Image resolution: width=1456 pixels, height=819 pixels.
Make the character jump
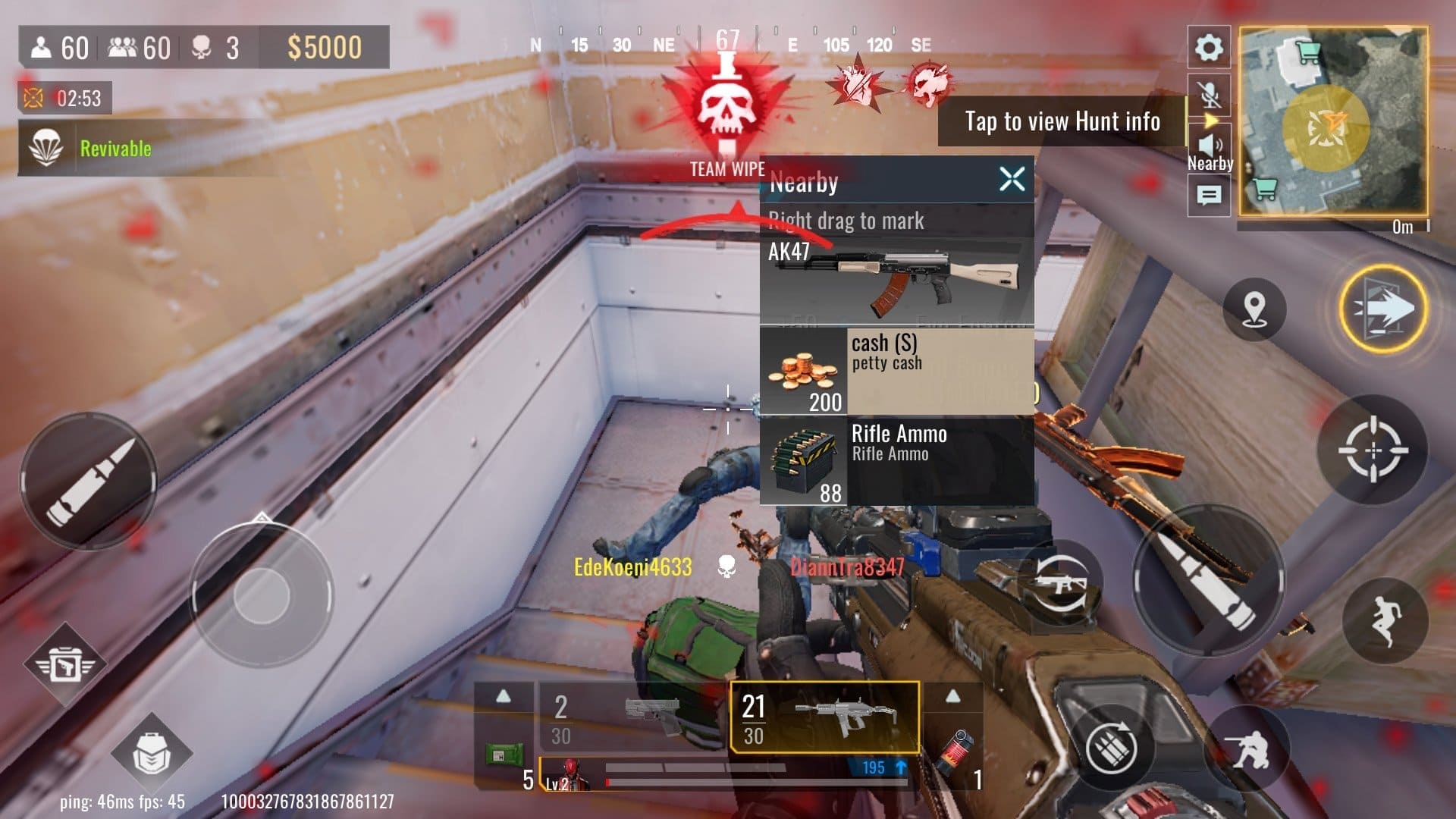point(1385,621)
